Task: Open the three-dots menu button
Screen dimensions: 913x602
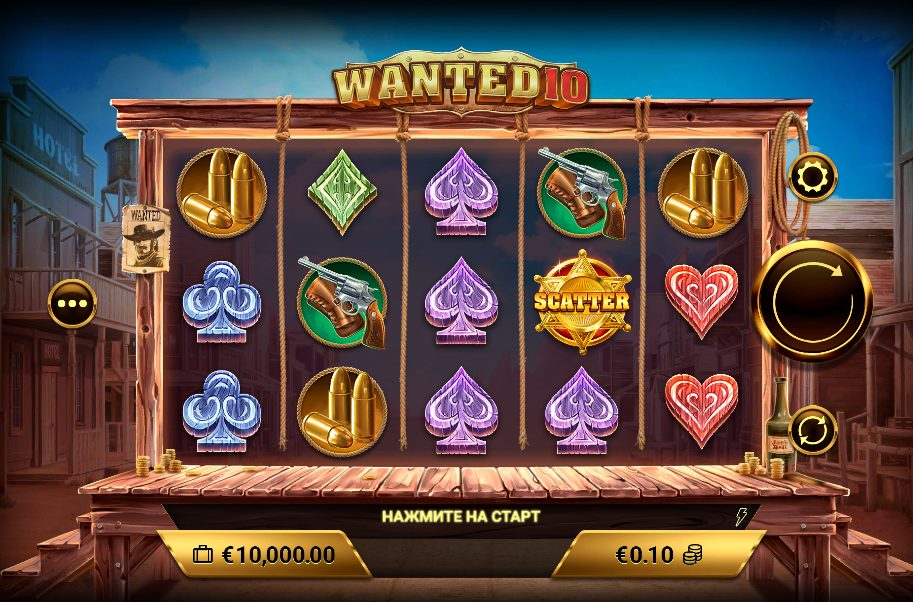Action: click(72, 303)
